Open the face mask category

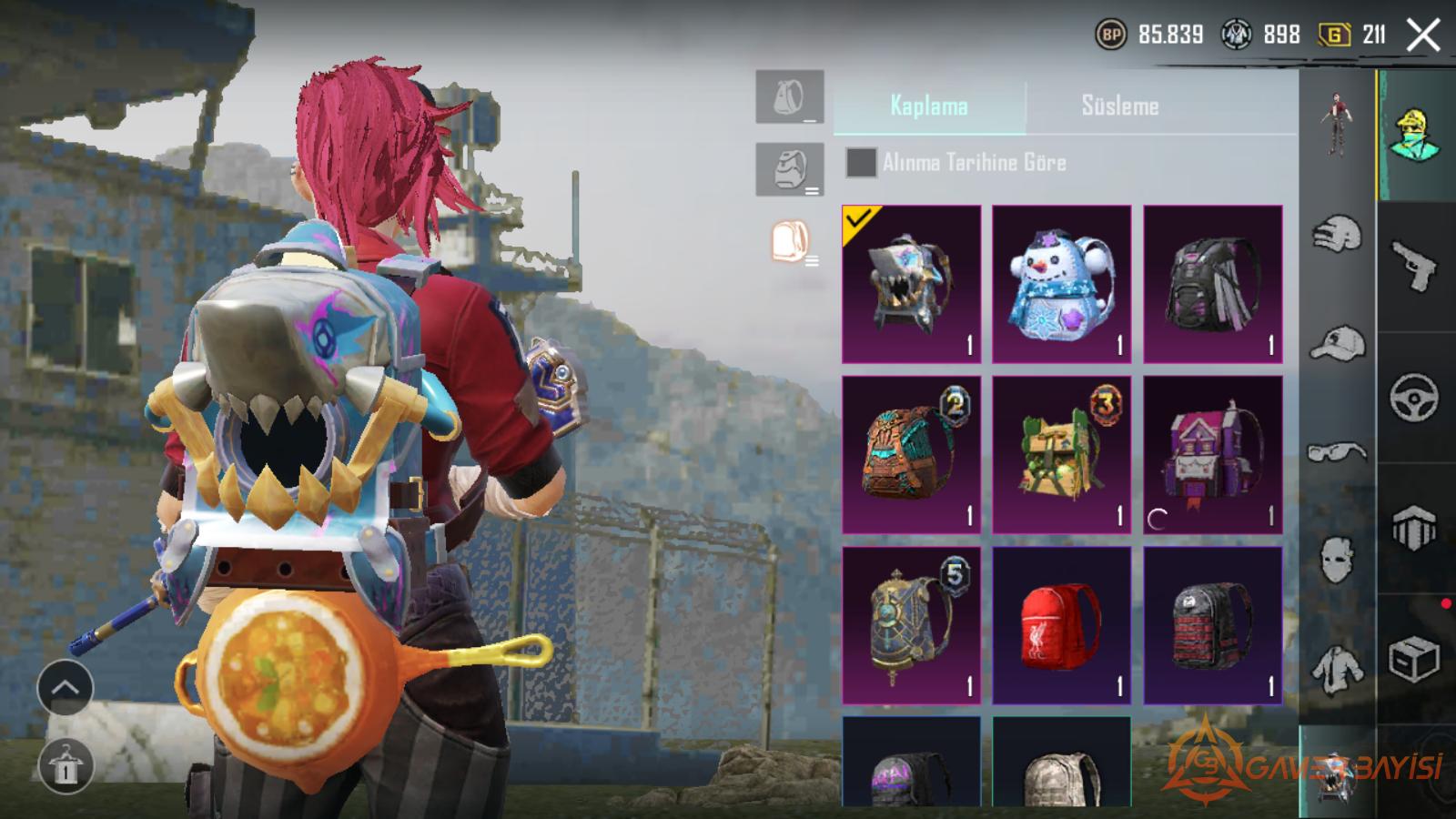click(x=1337, y=558)
